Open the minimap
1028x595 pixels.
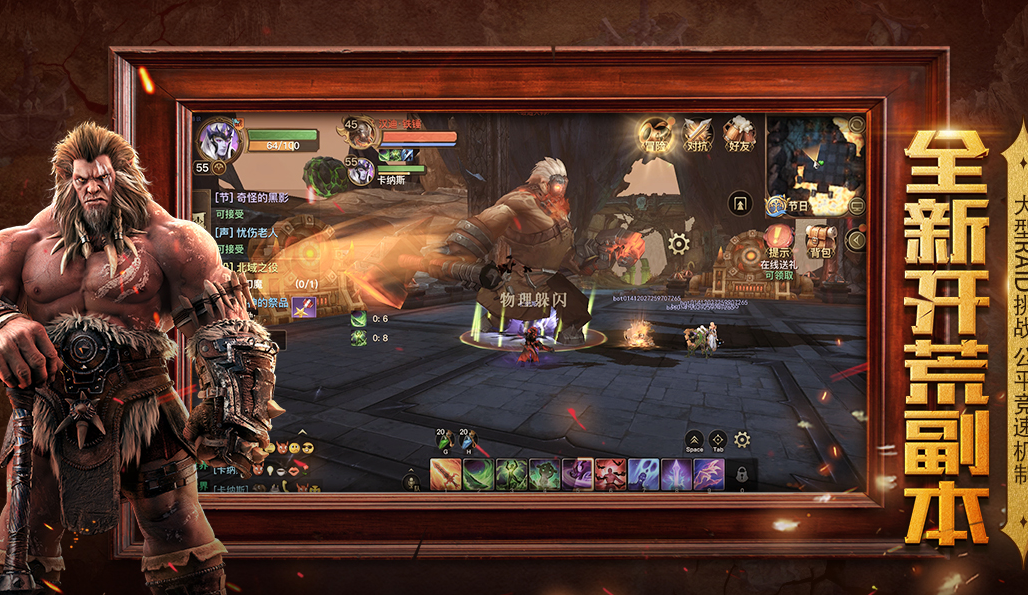tap(813, 160)
